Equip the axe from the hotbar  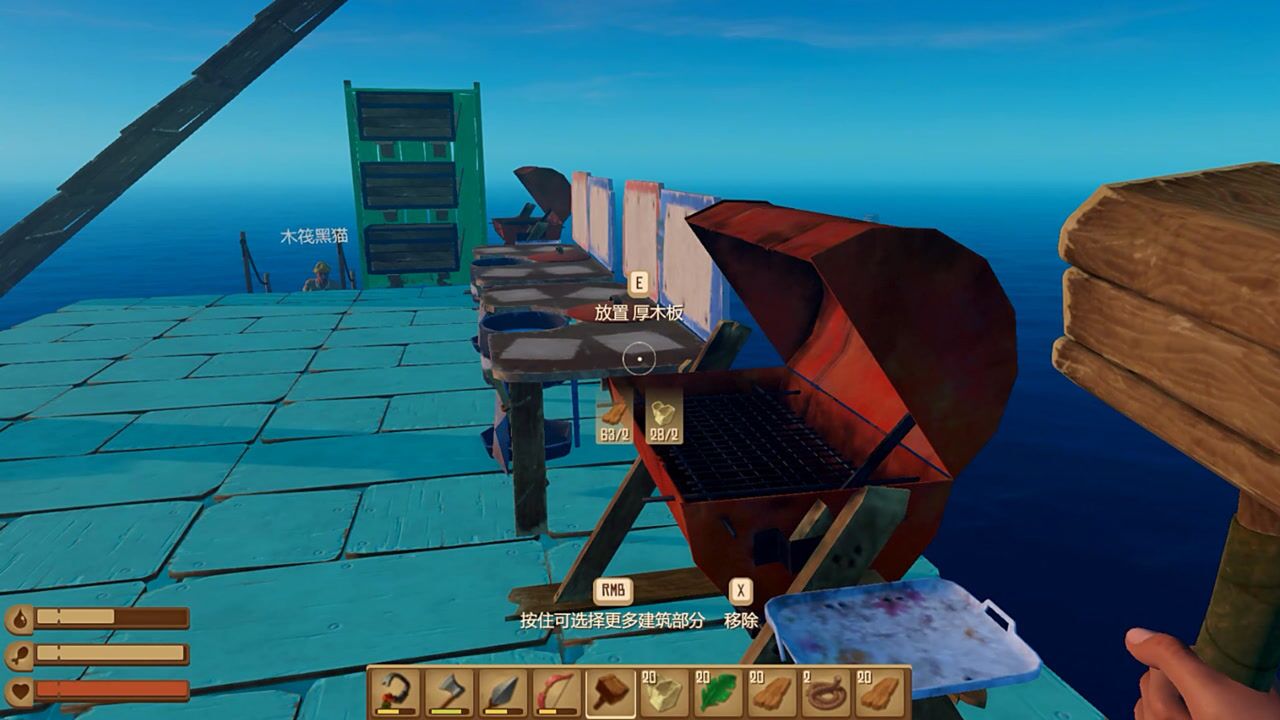pyautogui.click(x=449, y=692)
